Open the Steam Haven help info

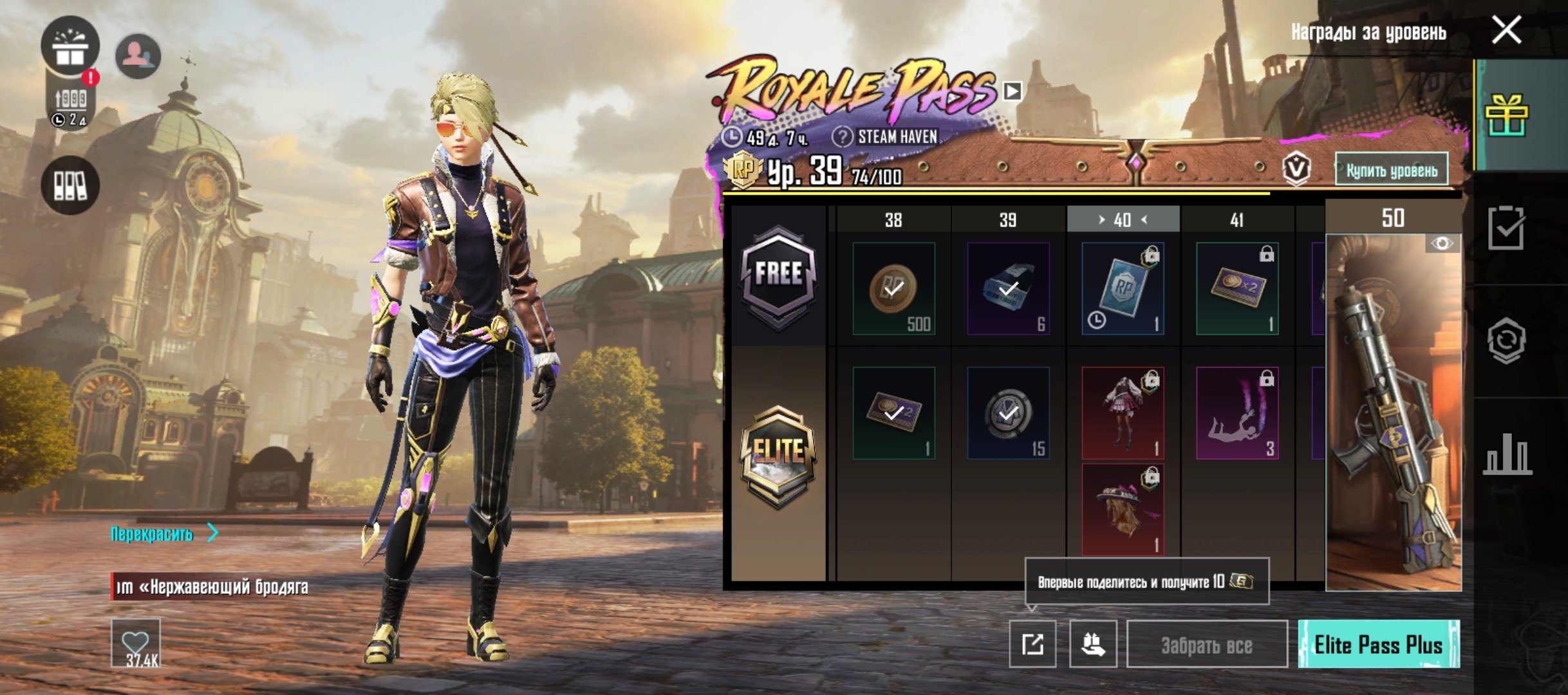pos(842,136)
